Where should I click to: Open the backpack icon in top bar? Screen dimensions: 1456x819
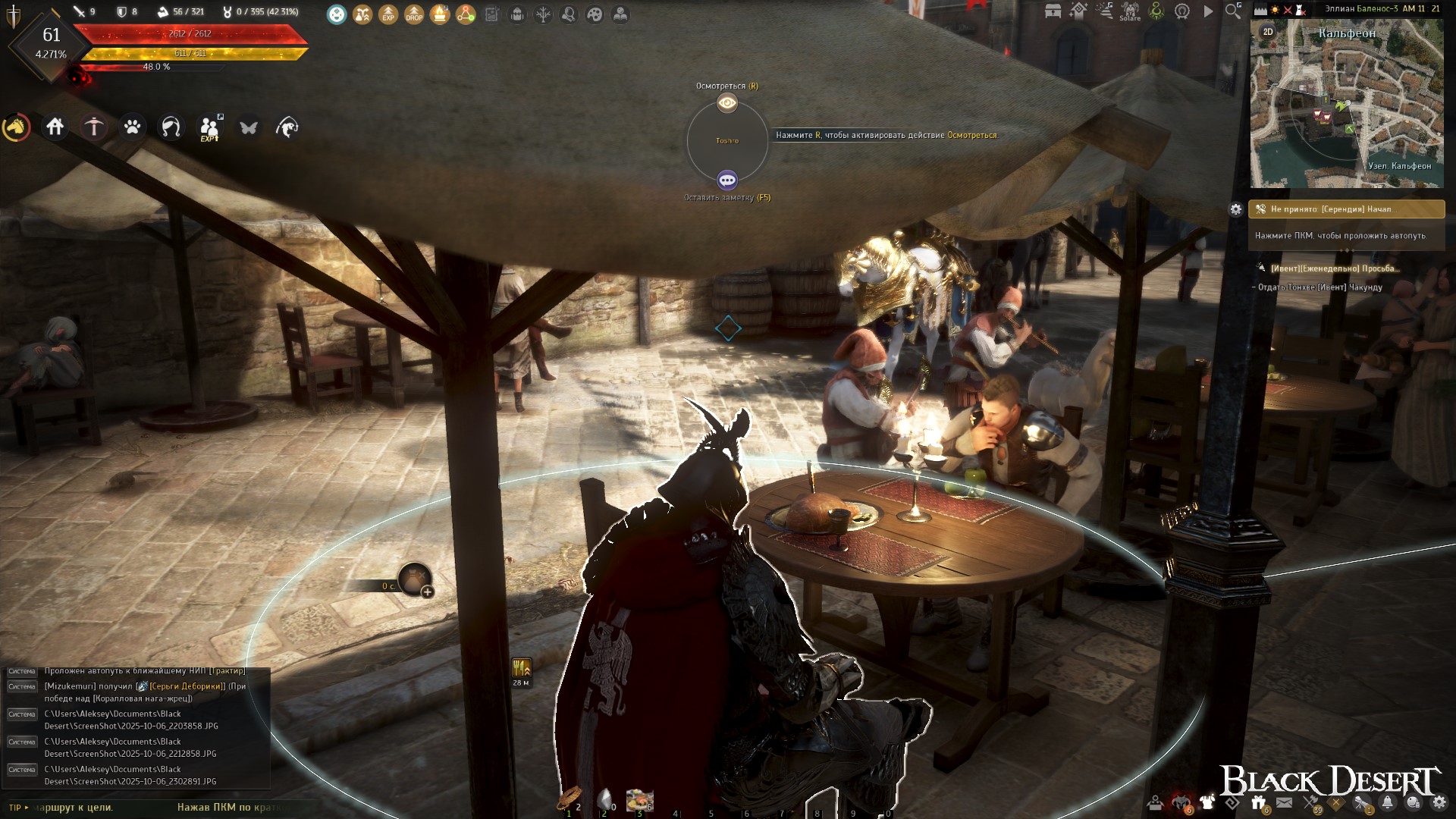coord(517,14)
